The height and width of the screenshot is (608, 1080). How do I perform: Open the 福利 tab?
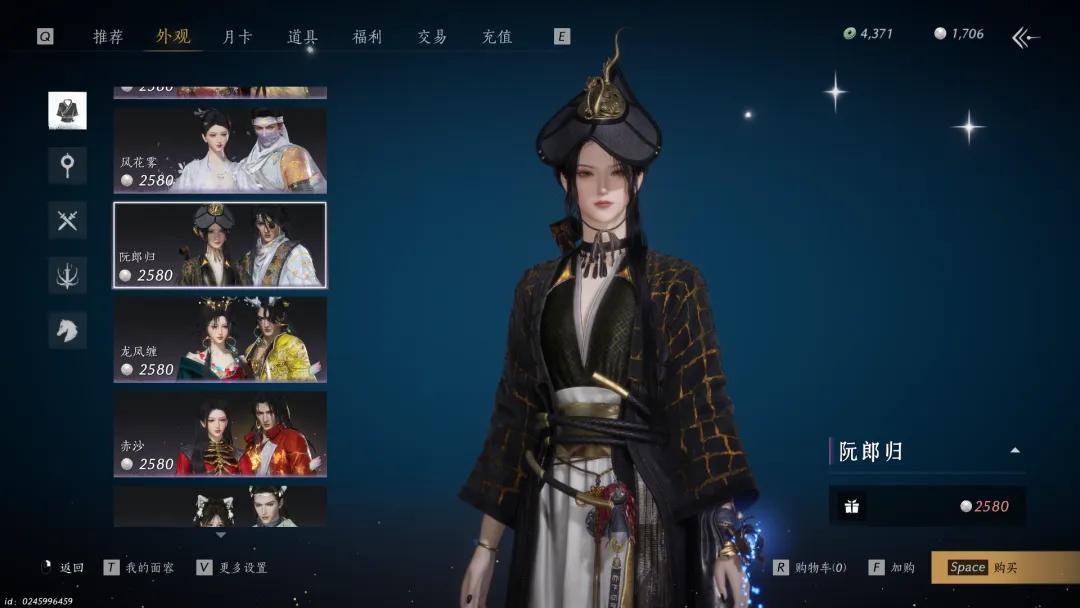pos(367,37)
